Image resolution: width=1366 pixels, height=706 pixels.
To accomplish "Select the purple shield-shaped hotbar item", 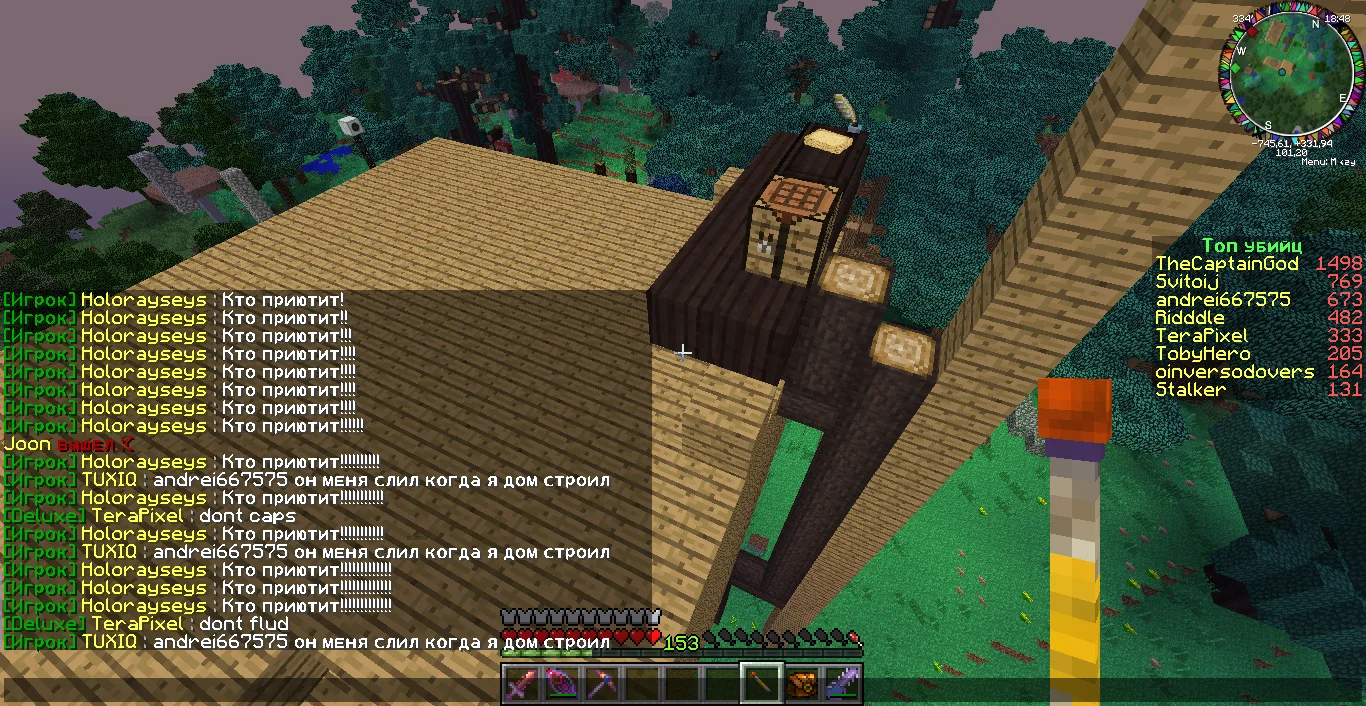I will 559,685.
